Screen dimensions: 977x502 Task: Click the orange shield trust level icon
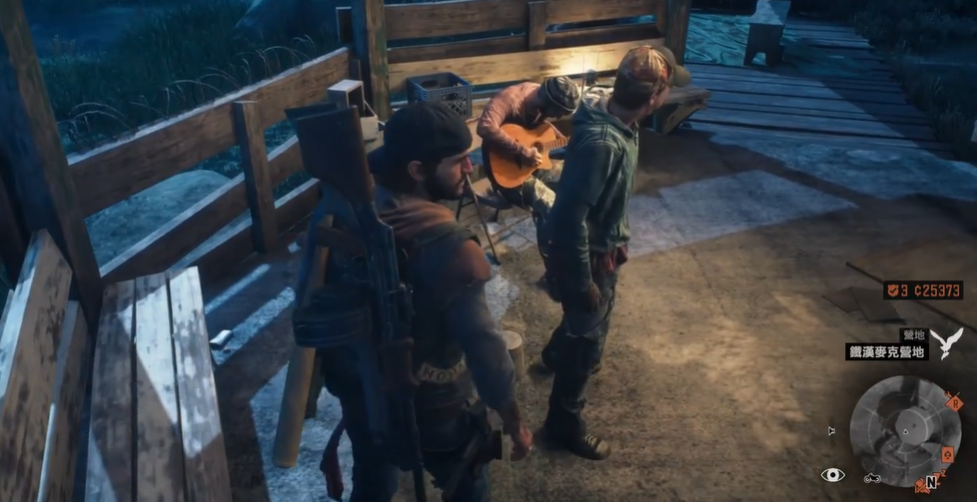(x=892, y=290)
